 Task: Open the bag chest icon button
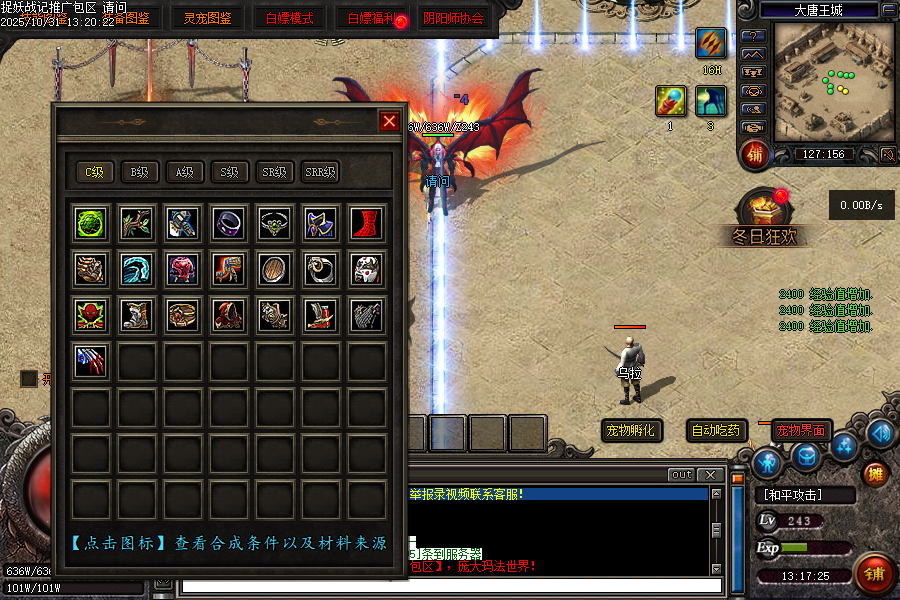807,455
